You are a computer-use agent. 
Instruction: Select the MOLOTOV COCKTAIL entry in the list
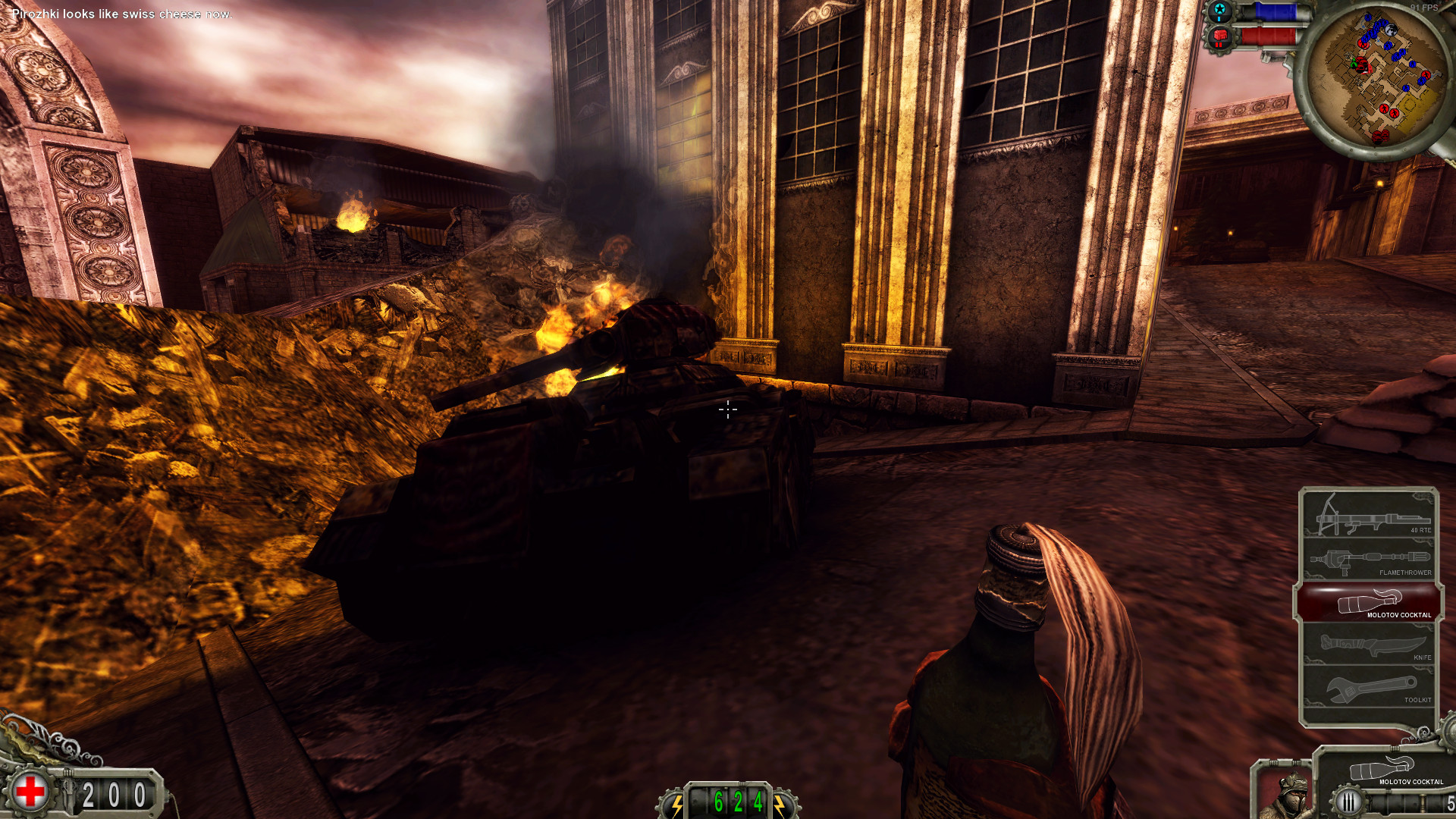pyautogui.click(x=1399, y=615)
